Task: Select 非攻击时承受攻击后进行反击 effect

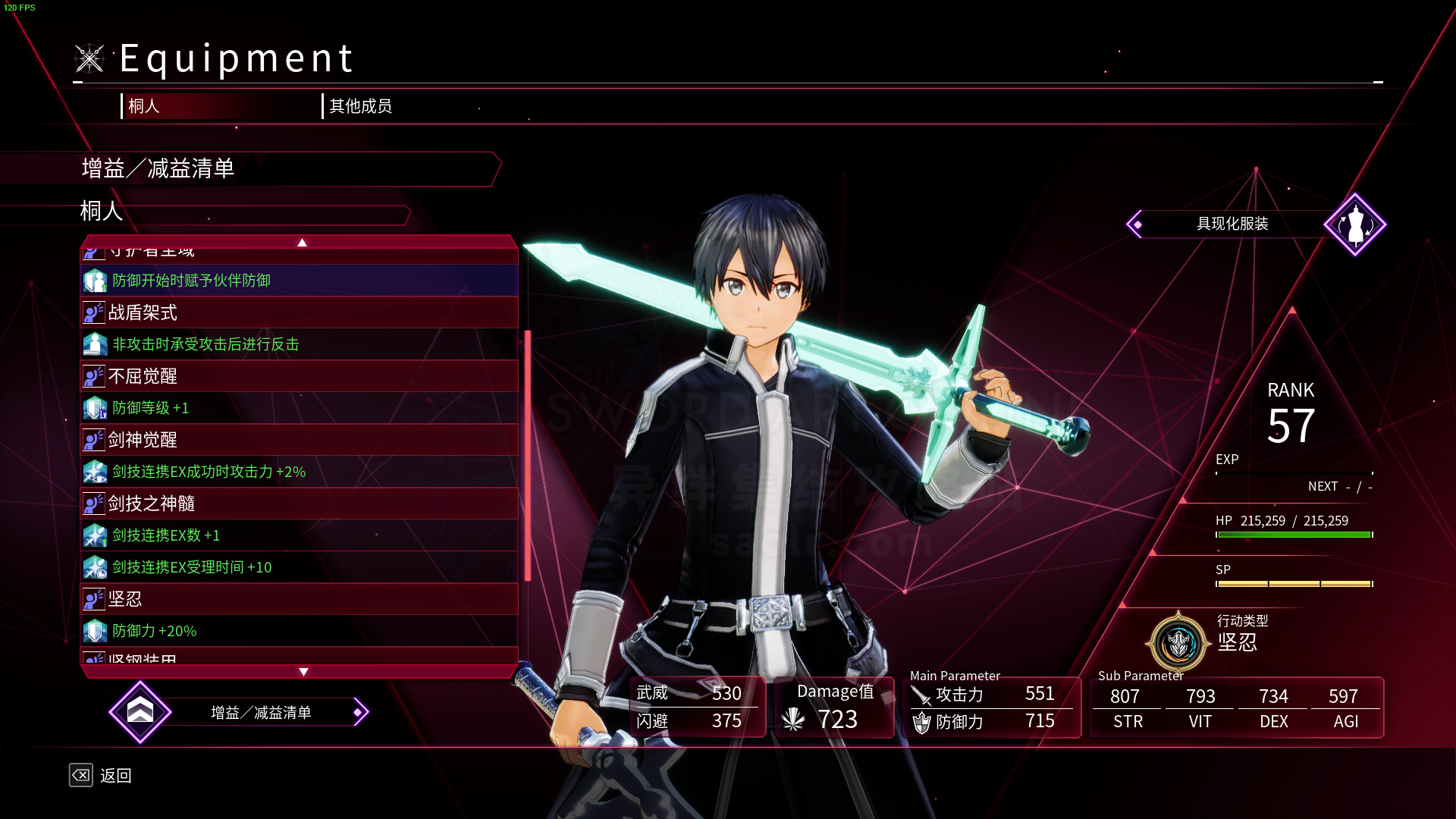Action: [x=299, y=344]
